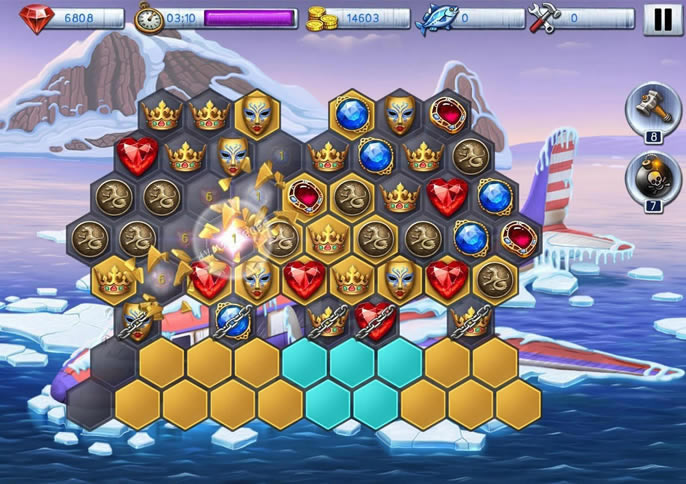Viewport: 686px width, 484px height.
Task: Activate the hammer power-up
Action: click(653, 106)
